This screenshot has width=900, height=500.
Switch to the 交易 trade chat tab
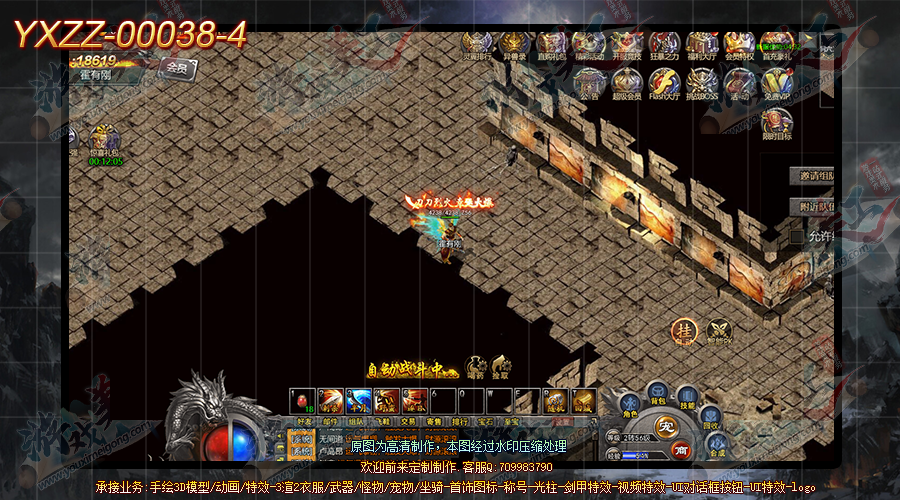tap(410, 422)
